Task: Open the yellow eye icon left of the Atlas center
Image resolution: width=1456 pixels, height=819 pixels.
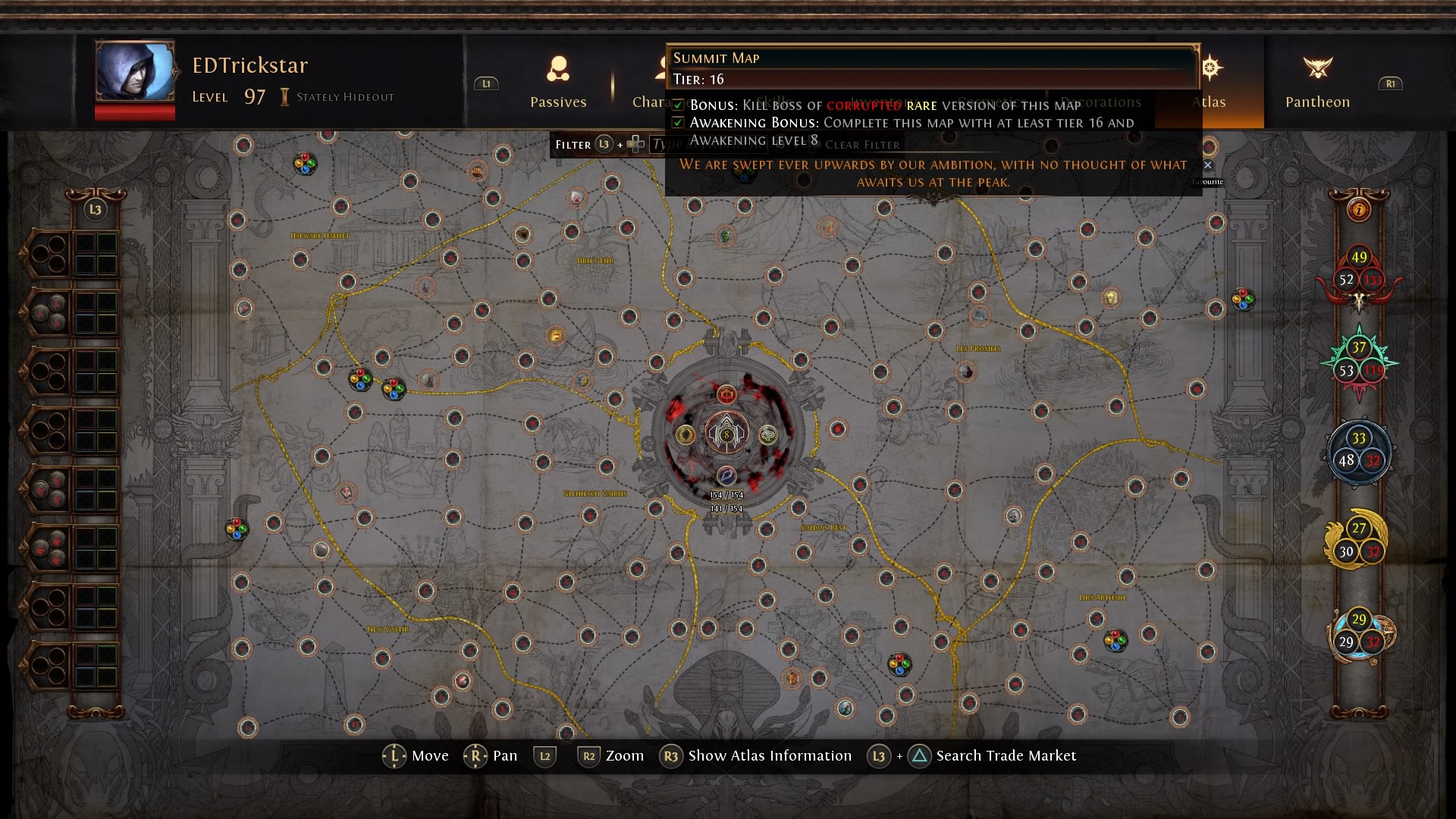Action: click(686, 435)
